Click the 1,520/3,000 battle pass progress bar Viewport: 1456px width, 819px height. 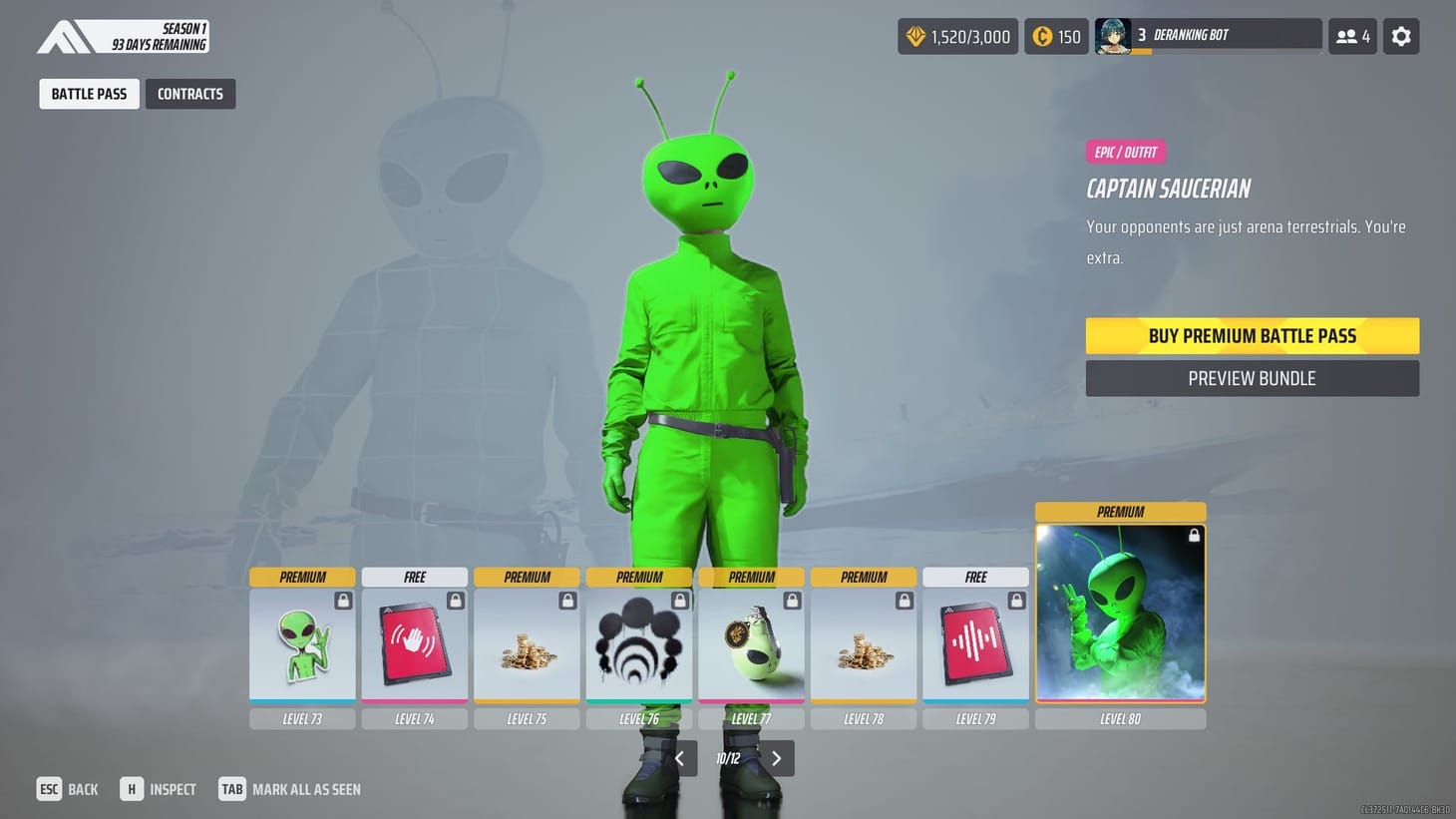(x=957, y=36)
